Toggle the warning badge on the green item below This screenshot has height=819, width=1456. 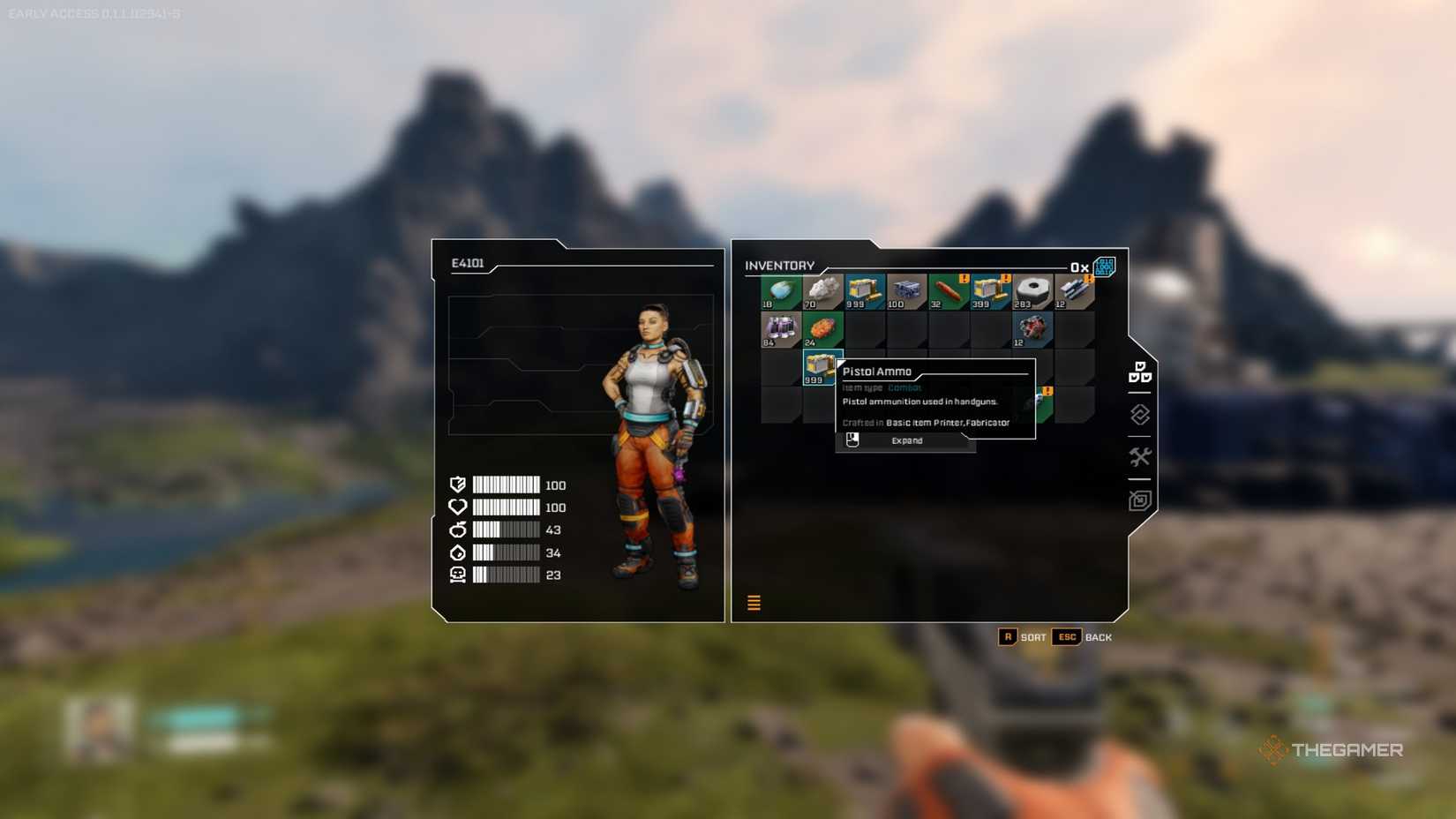1047,391
